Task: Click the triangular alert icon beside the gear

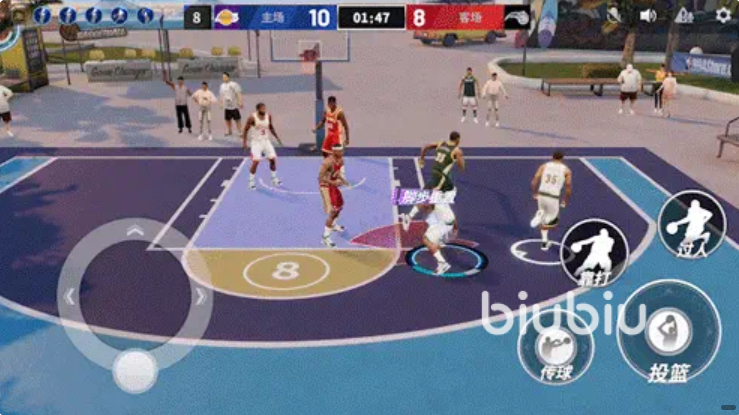Action: (685, 15)
